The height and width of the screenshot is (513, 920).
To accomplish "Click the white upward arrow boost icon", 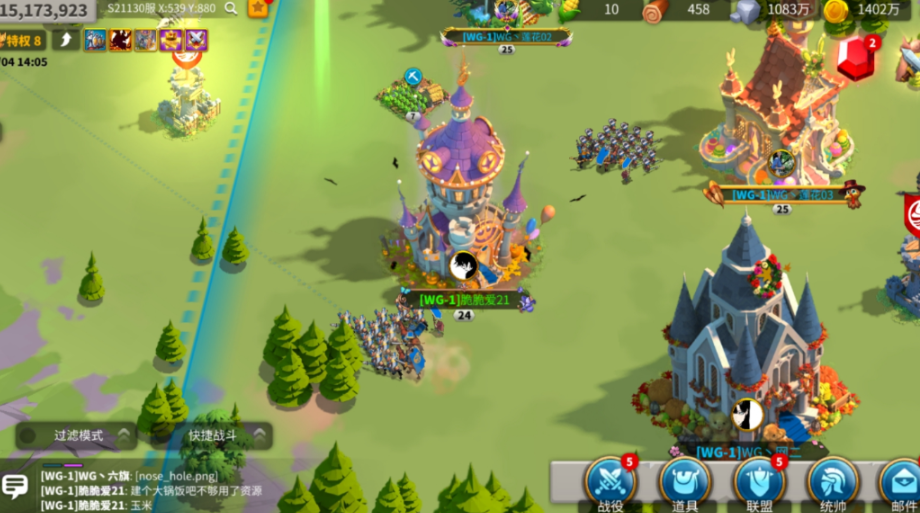I will pos(67,40).
